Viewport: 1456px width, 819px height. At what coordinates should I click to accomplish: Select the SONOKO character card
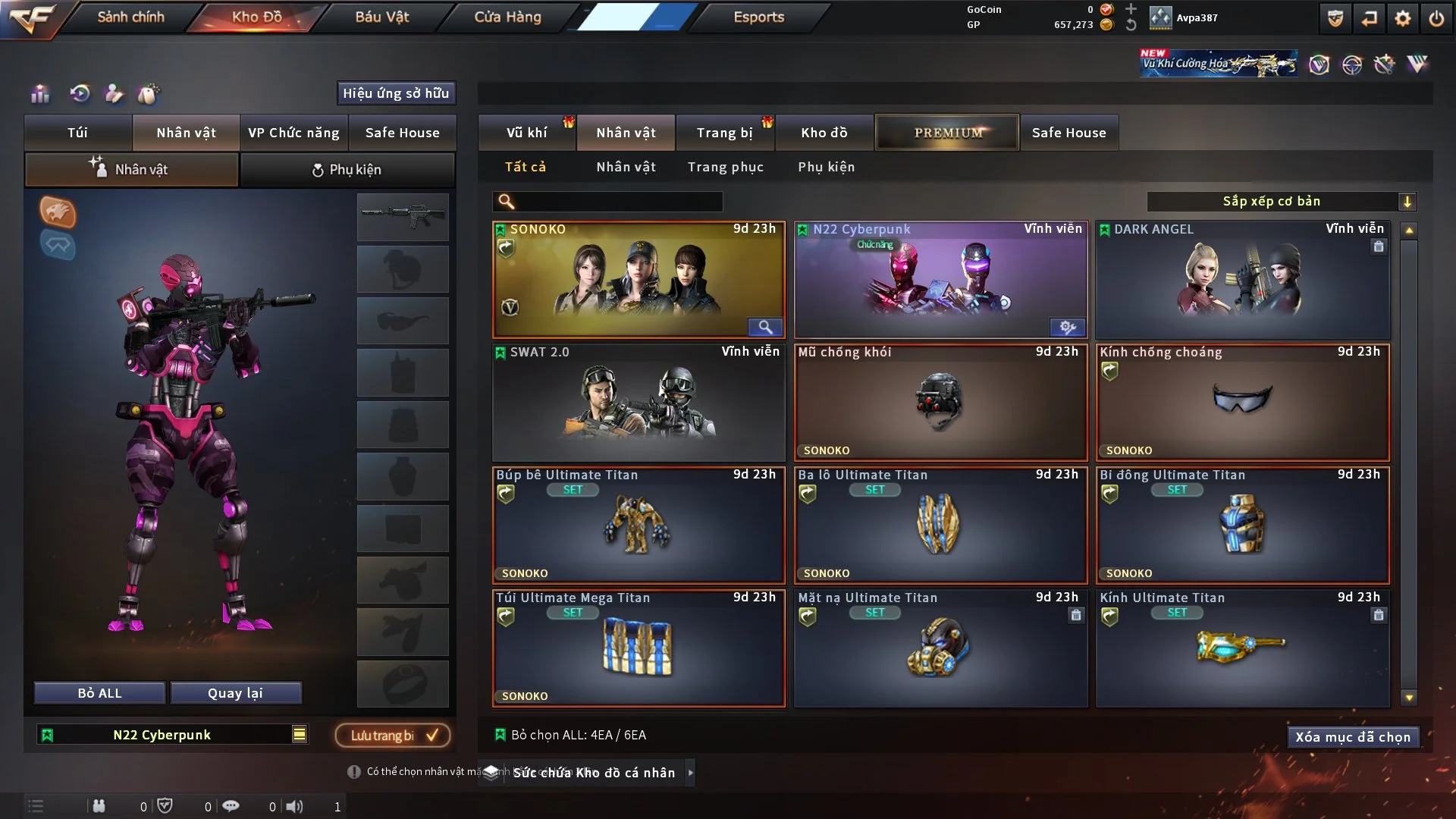638,281
